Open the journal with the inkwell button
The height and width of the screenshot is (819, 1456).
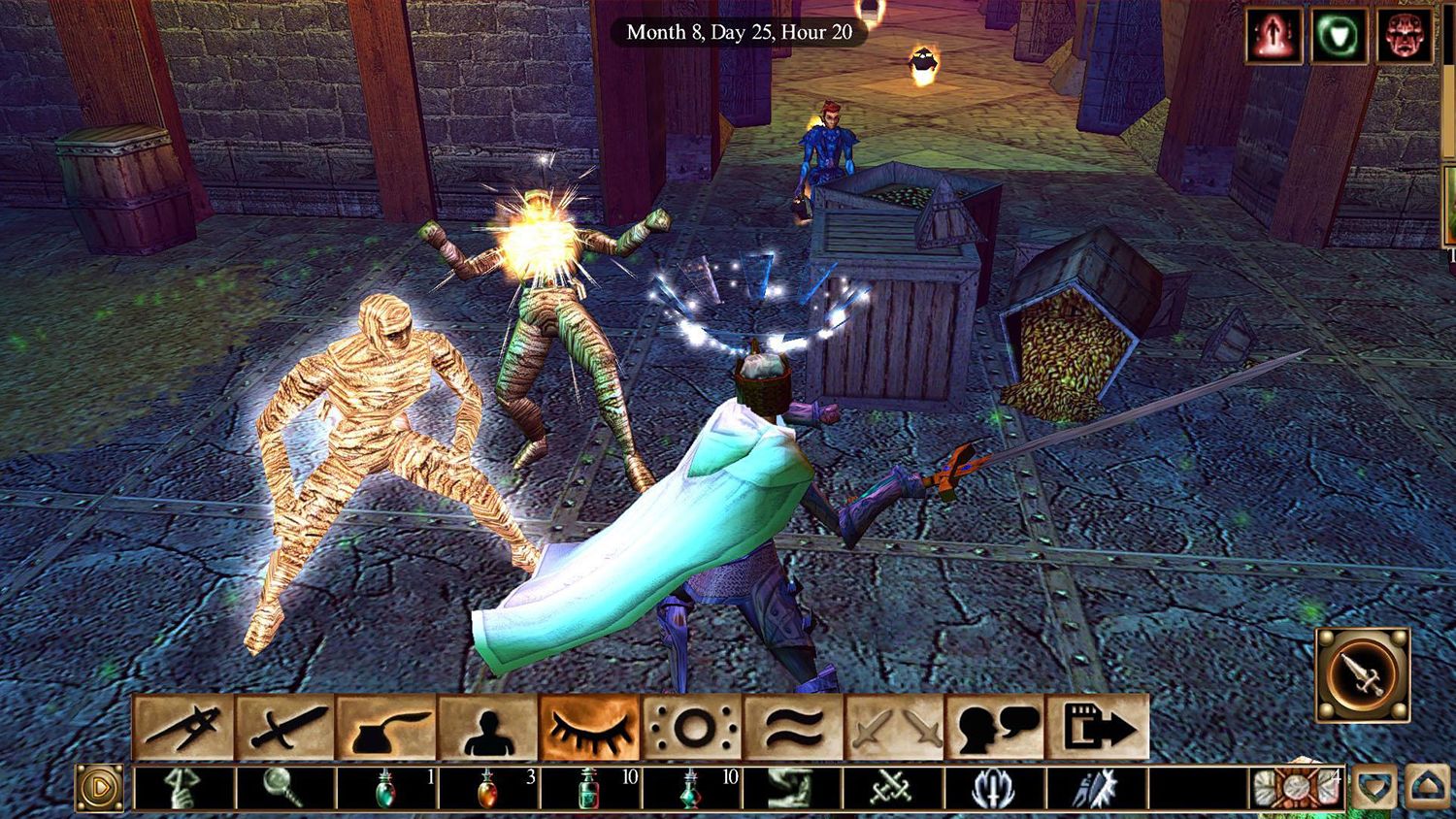point(387,728)
